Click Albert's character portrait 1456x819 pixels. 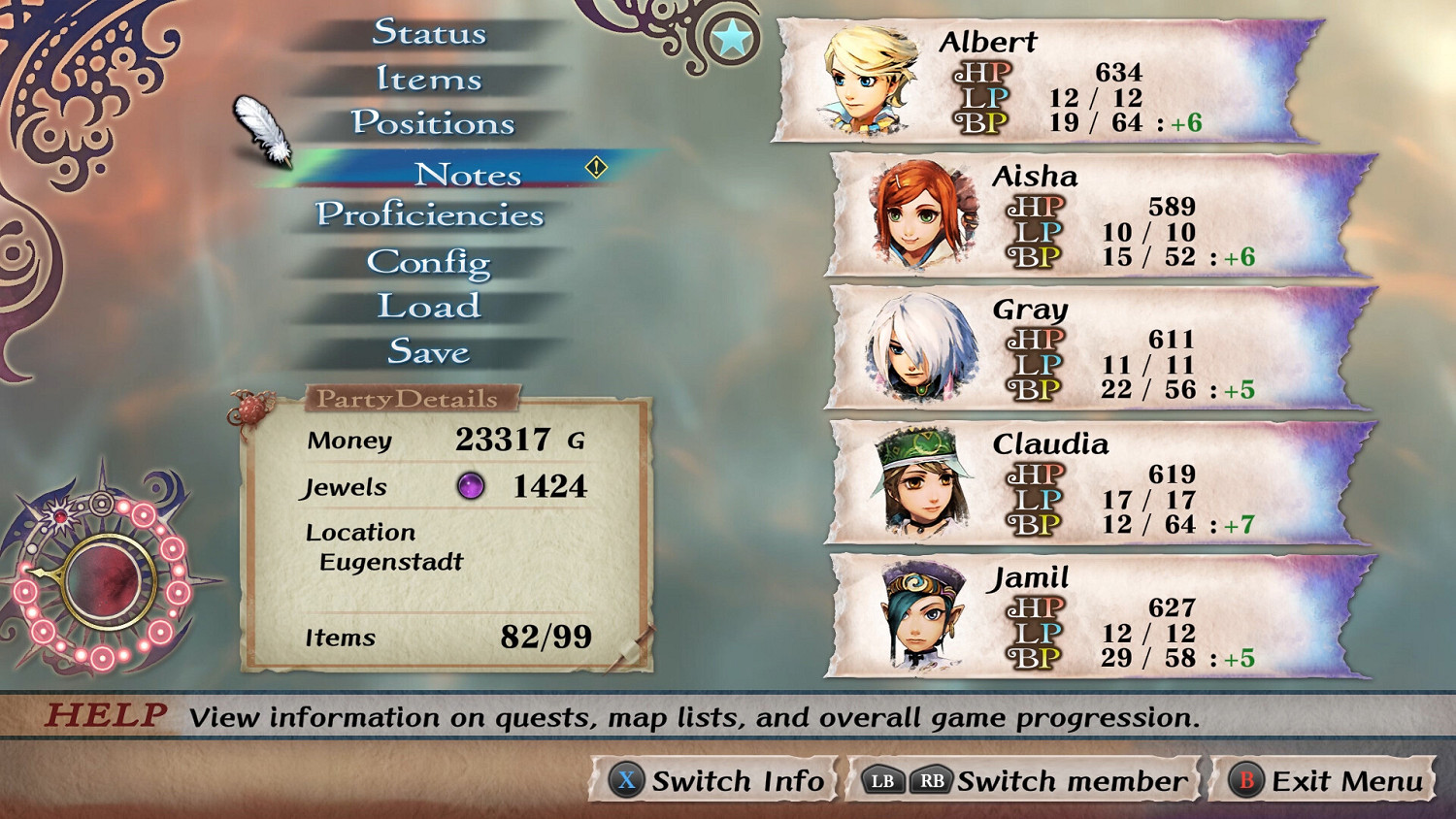point(871,78)
